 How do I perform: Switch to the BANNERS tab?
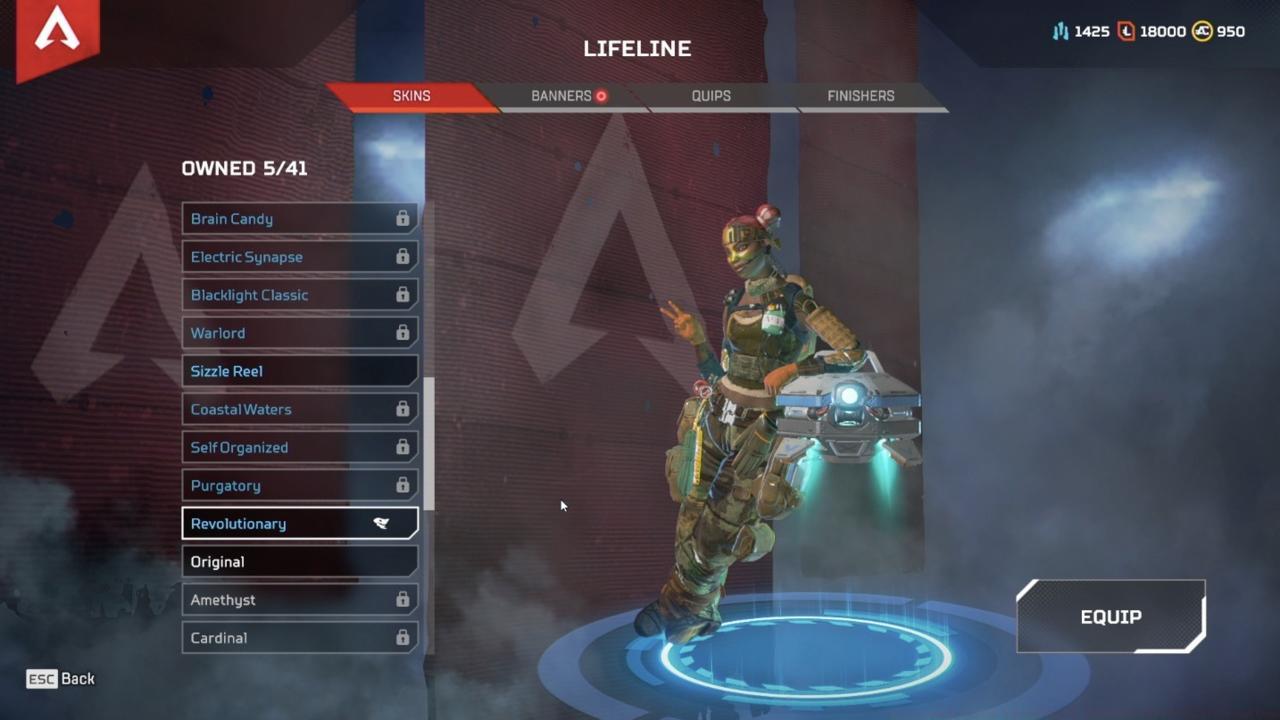(560, 96)
